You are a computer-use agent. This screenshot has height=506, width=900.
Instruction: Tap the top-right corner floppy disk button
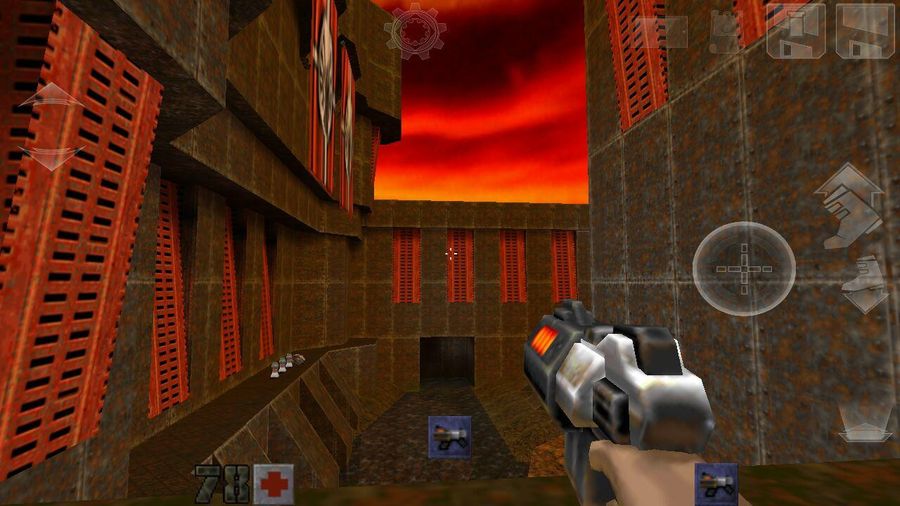[865, 30]
